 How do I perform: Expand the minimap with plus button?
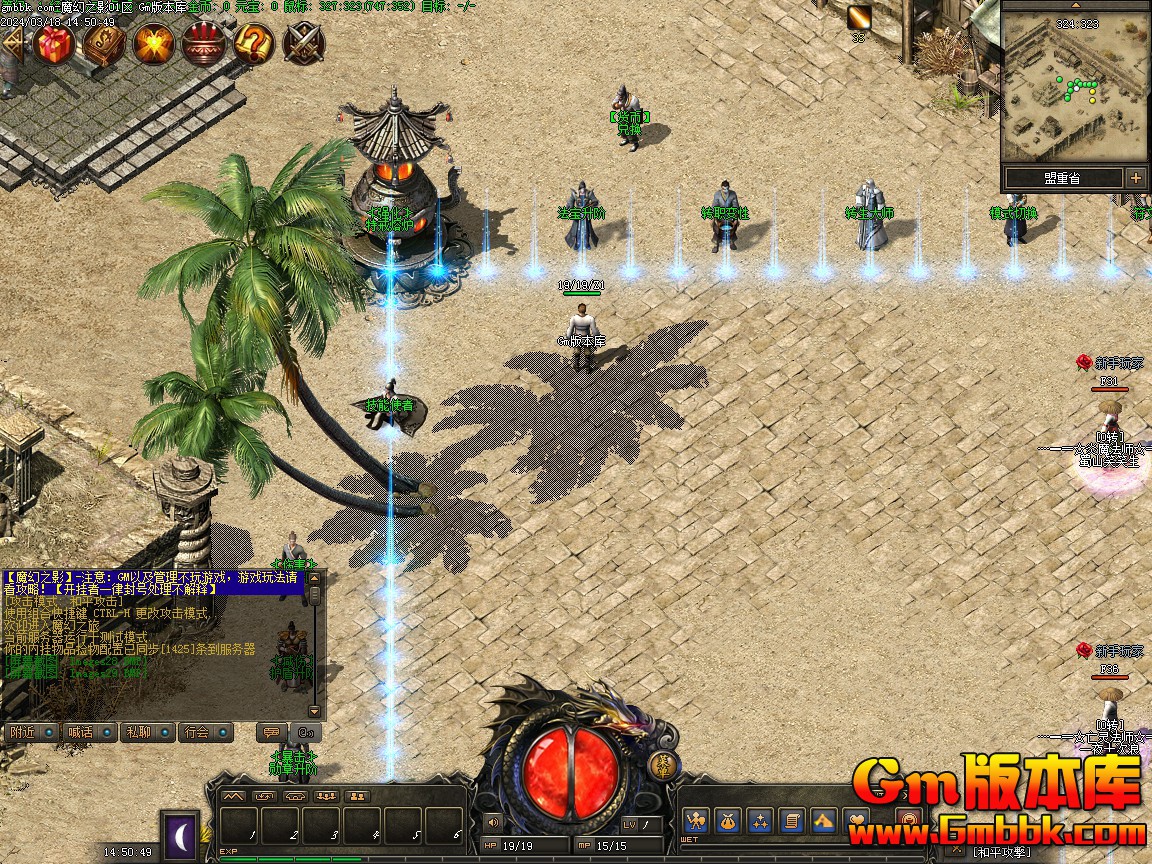coord(1136,178)
